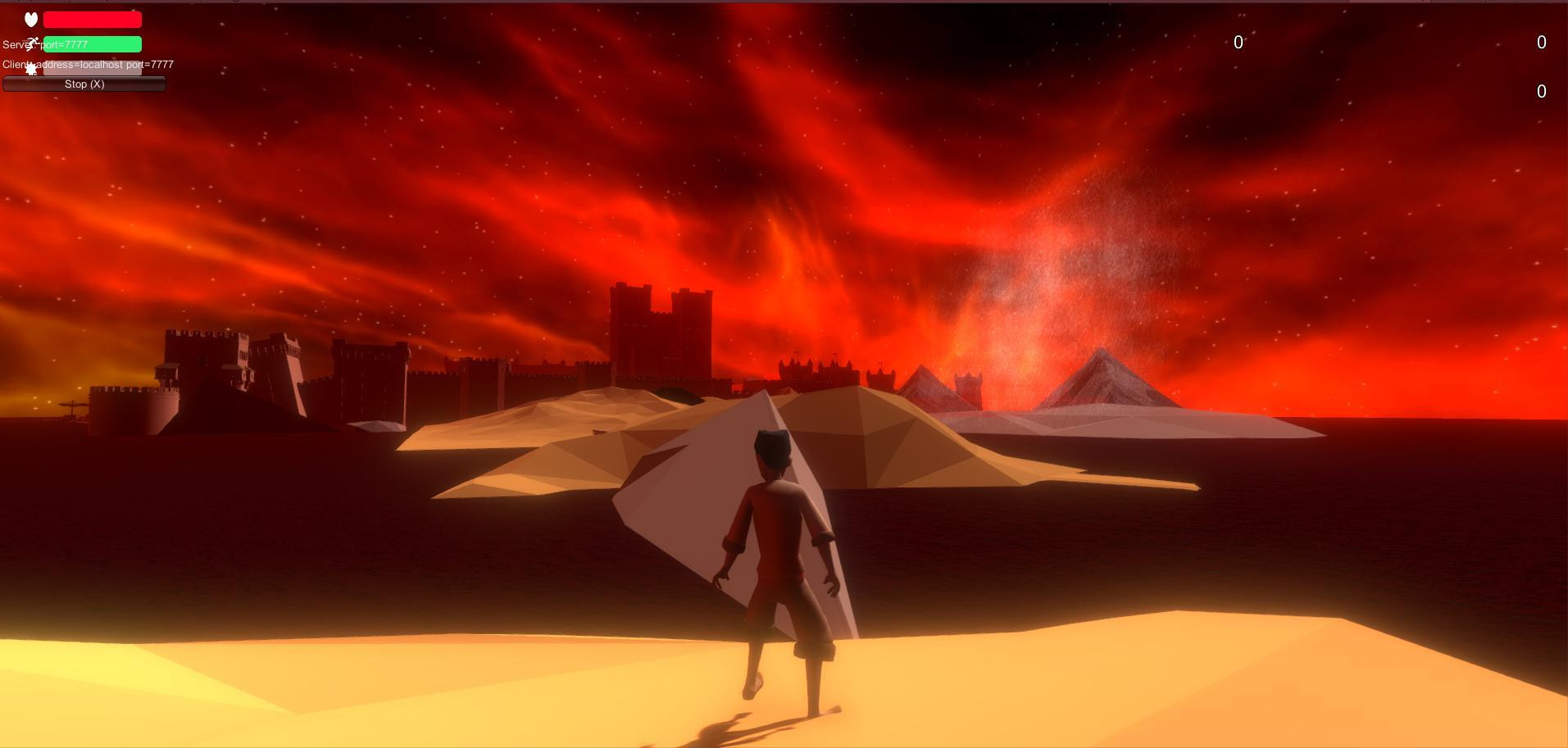Viewport: 1568px width, 748px height.
Task: Select the top-right score counter
Action: (x=1540, y=43)
